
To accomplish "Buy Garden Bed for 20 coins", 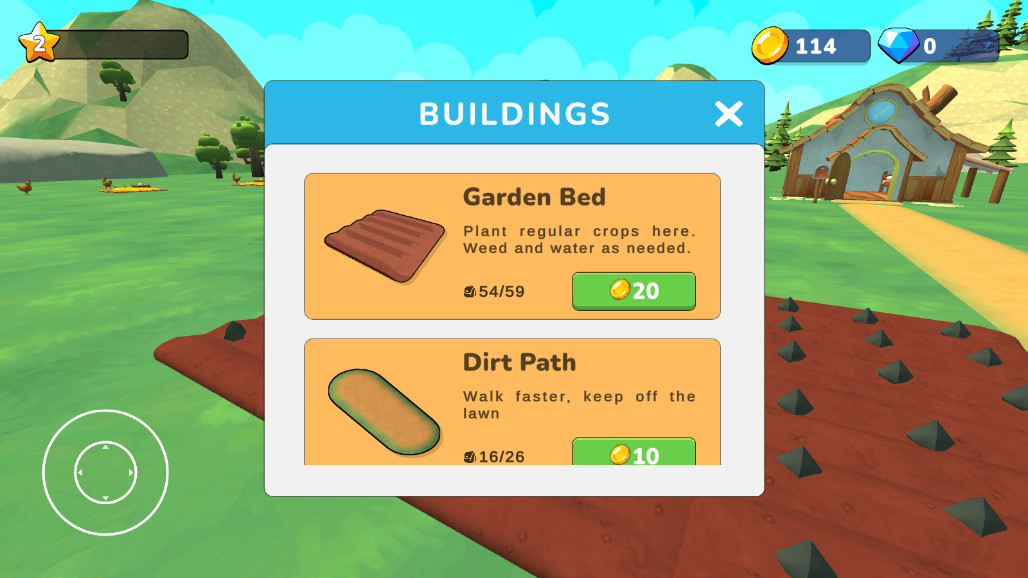I will [x=633, y=291].
